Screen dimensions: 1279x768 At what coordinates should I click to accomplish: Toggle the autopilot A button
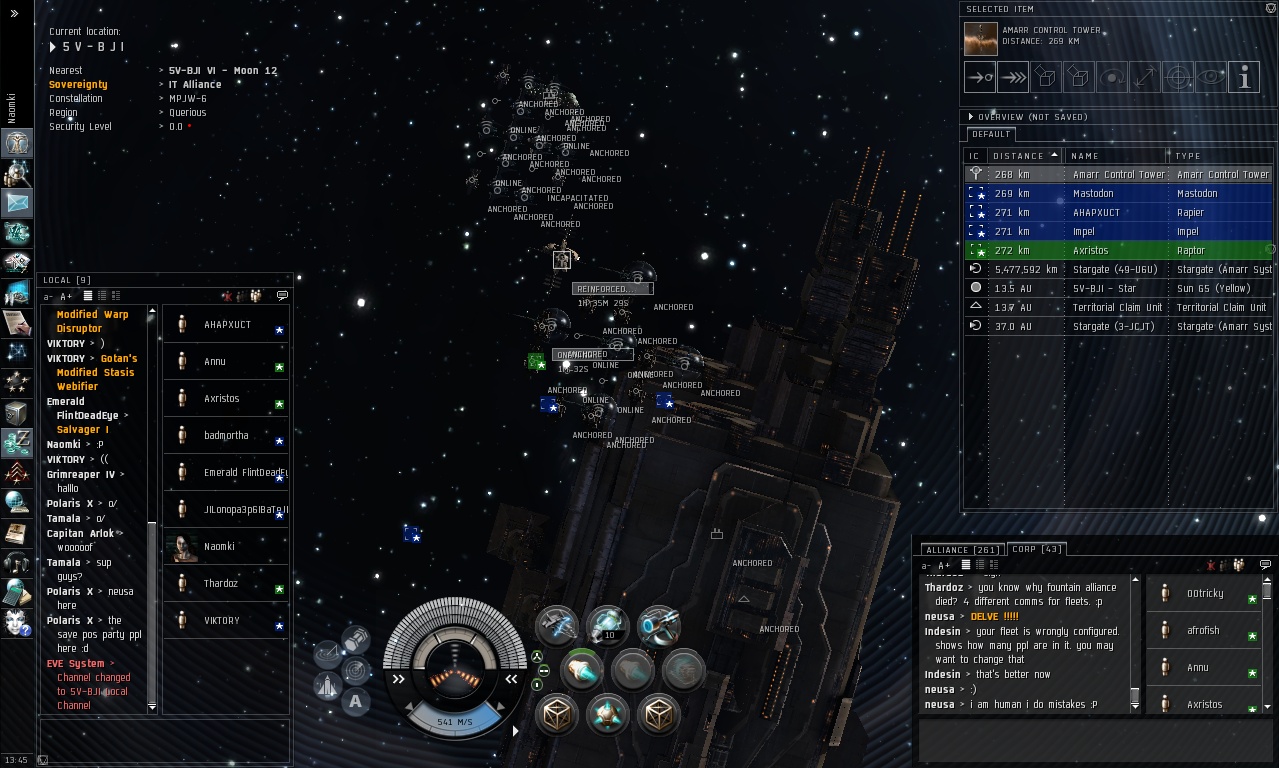(355, 702)
